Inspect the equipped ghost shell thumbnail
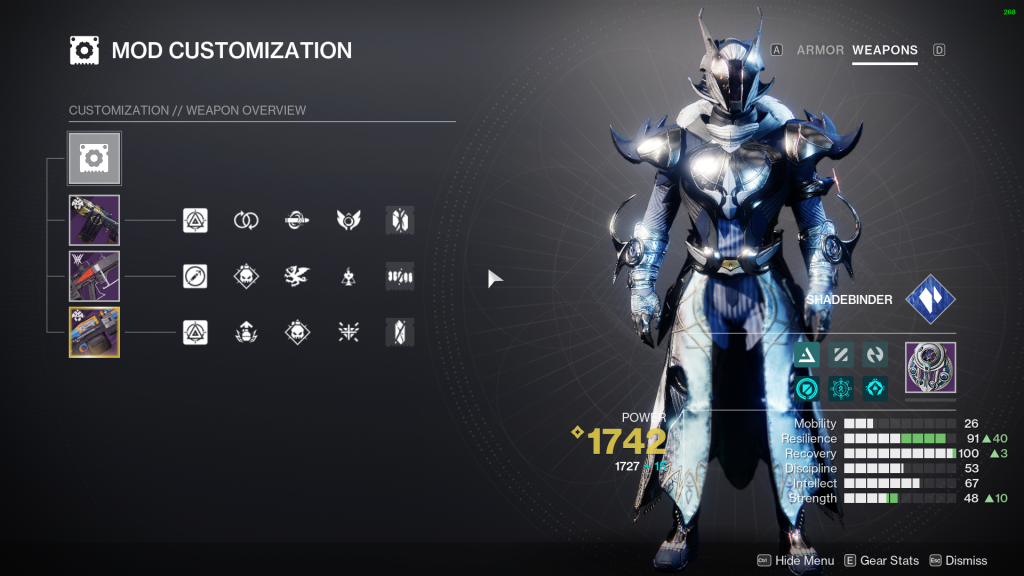The image size is (1024, 576). coord(930,367)
